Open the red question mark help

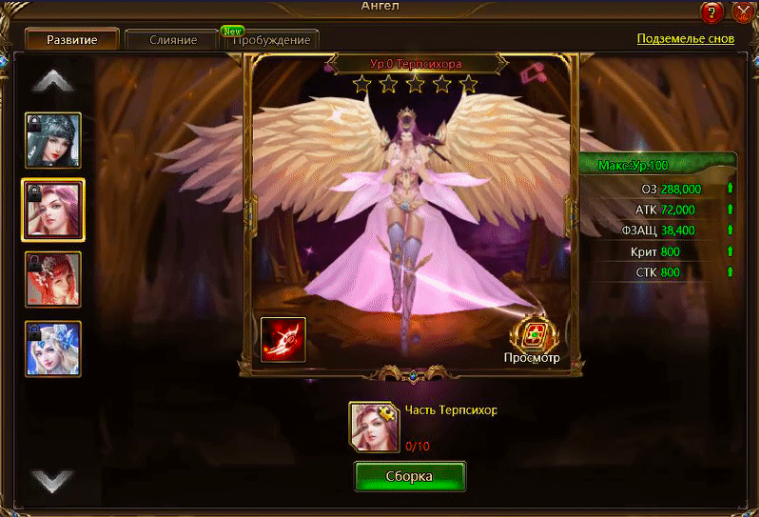click(712, 13)
